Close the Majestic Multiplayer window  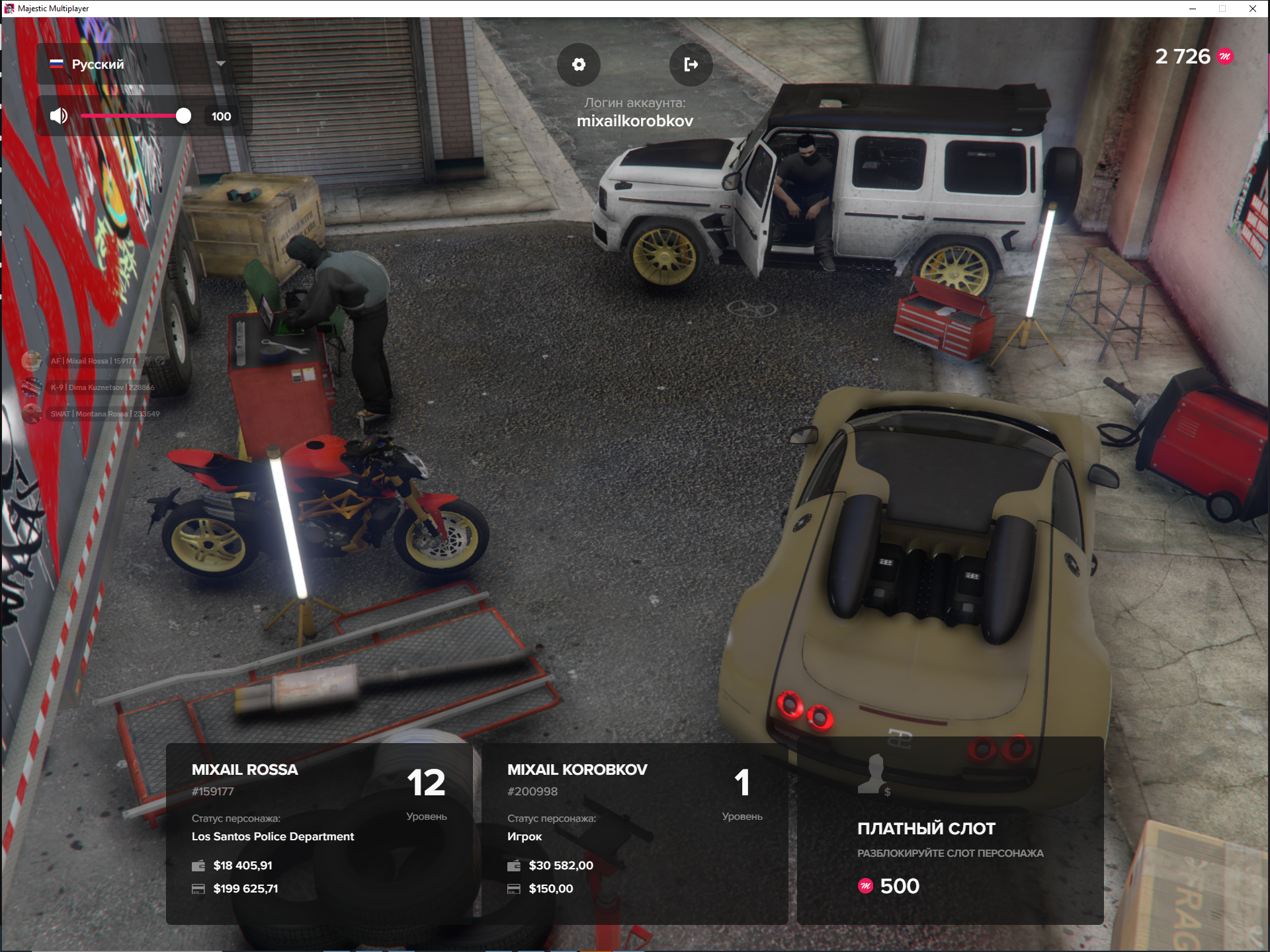(x=1253, y=9)
